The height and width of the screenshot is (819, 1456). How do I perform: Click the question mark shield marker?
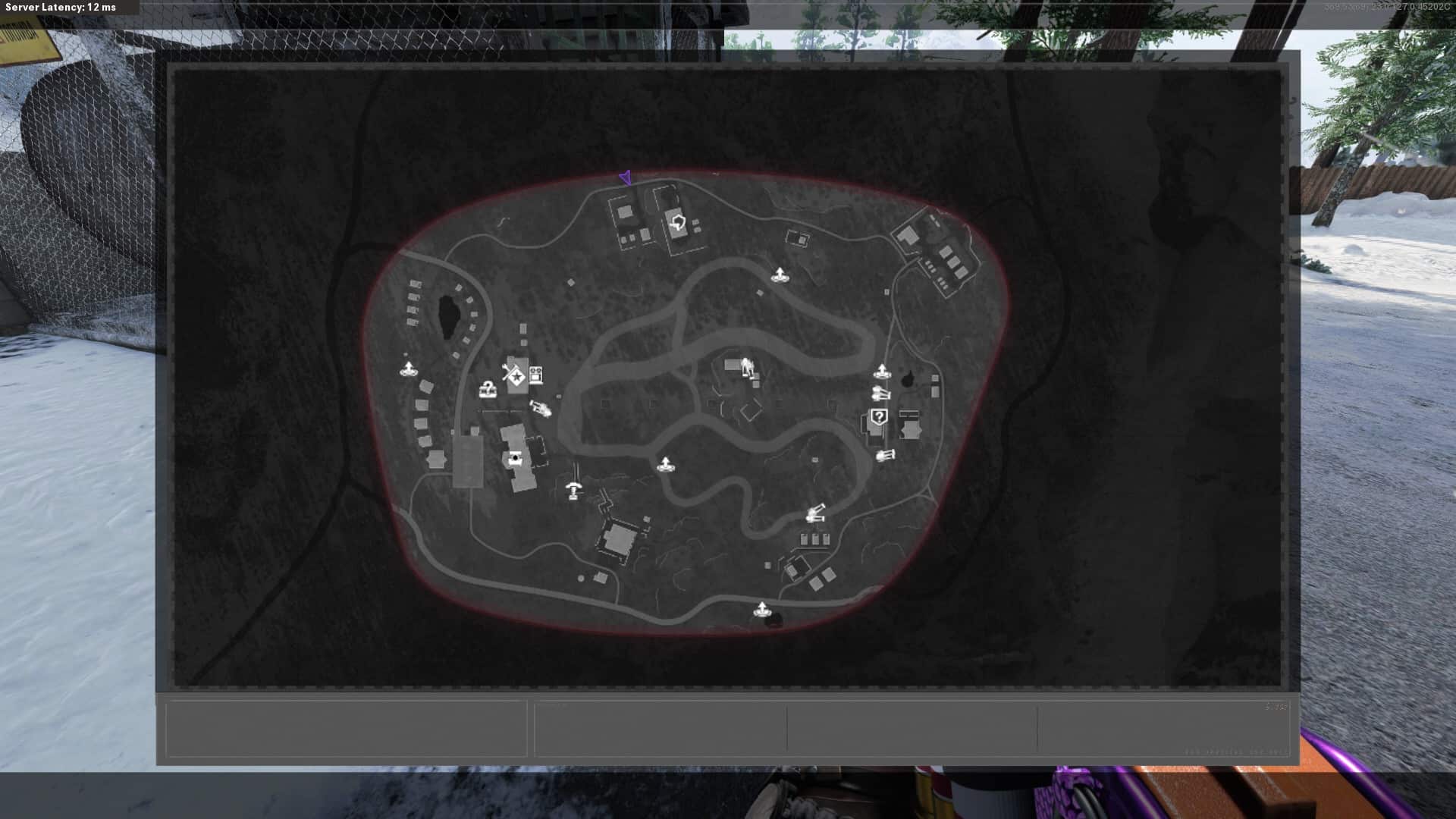pyautogui.click(x=878, y=416)
